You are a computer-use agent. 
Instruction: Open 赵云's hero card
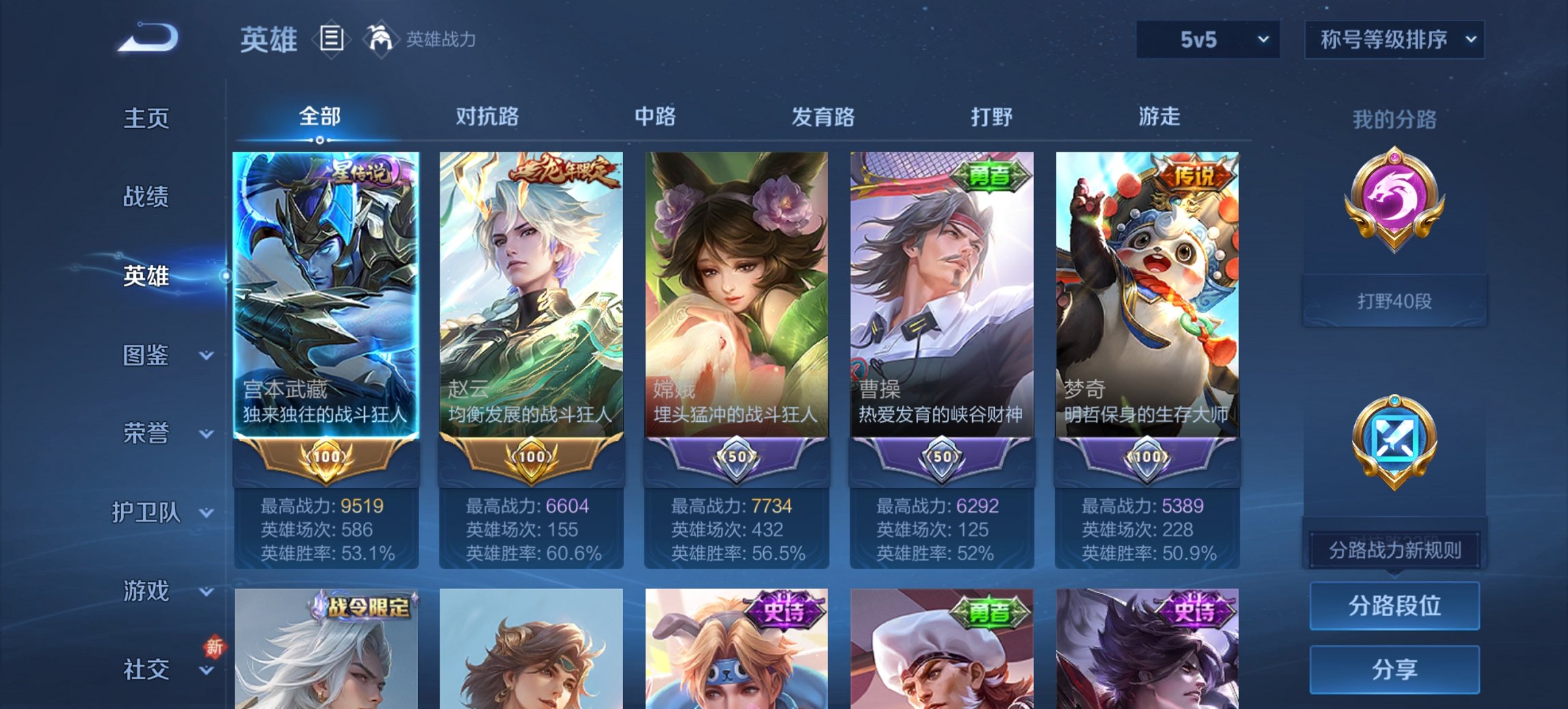(531, 294)
